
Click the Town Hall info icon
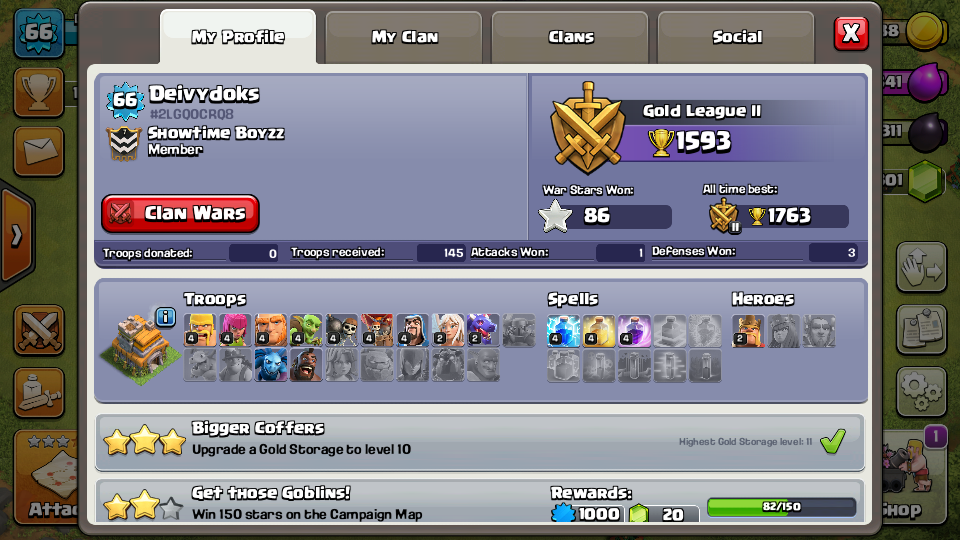click(x=166, y=317)
